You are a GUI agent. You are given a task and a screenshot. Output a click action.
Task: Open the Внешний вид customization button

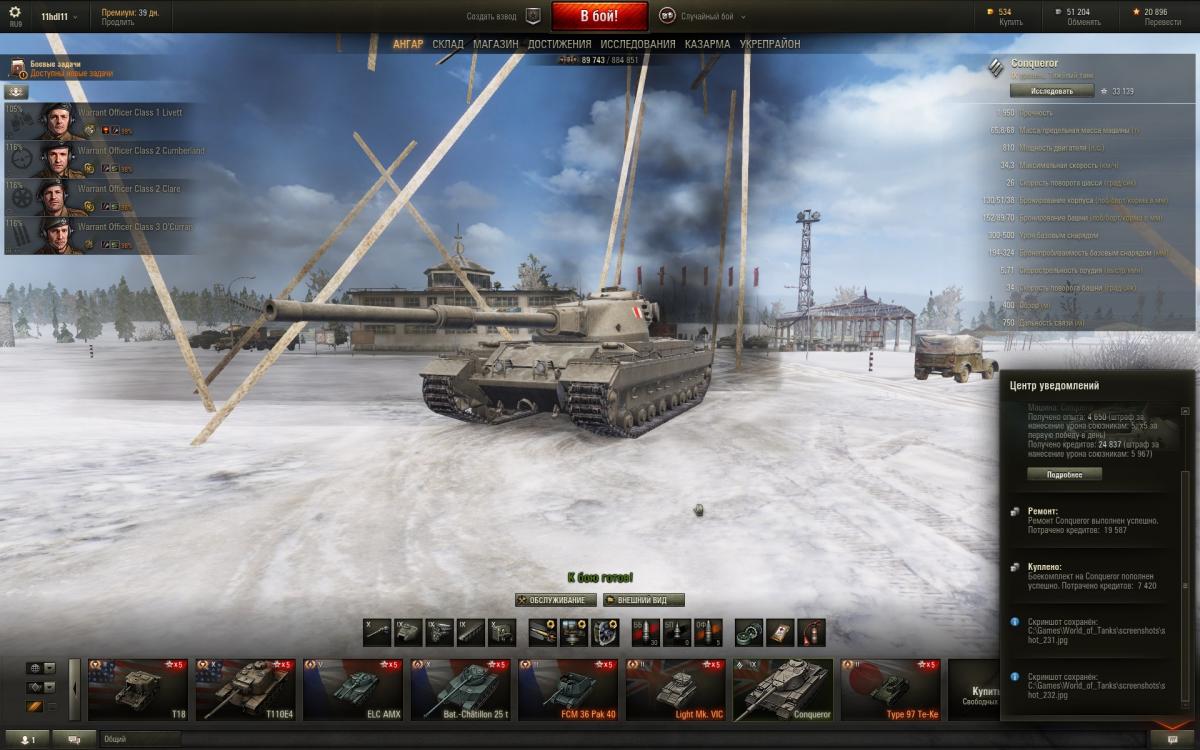645,600
